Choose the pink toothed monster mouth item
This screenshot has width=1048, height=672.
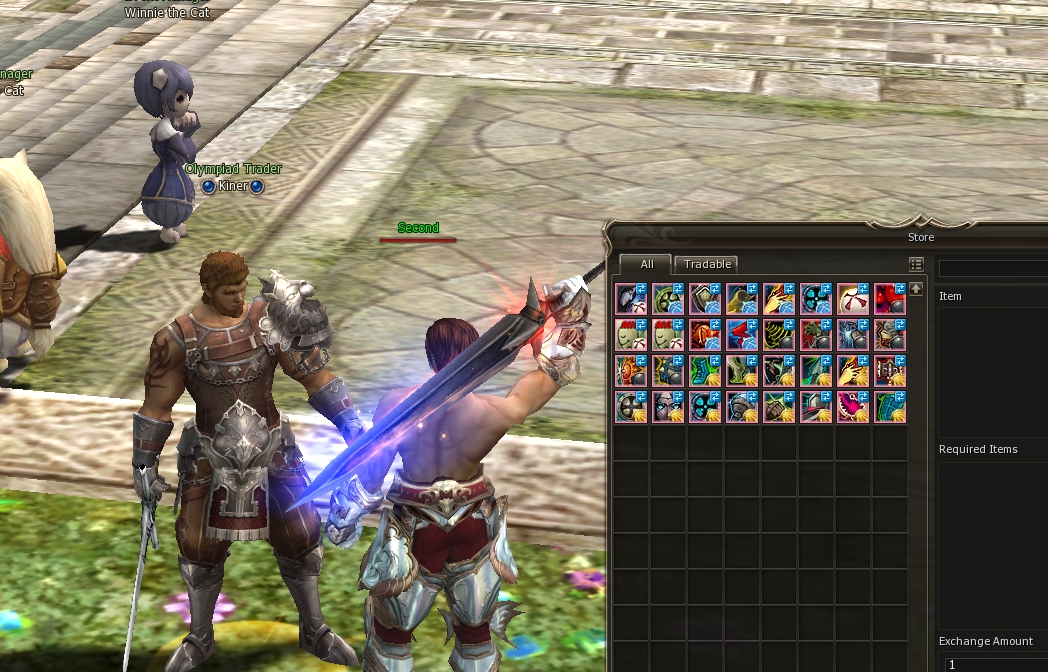click(x=852, y=407)
